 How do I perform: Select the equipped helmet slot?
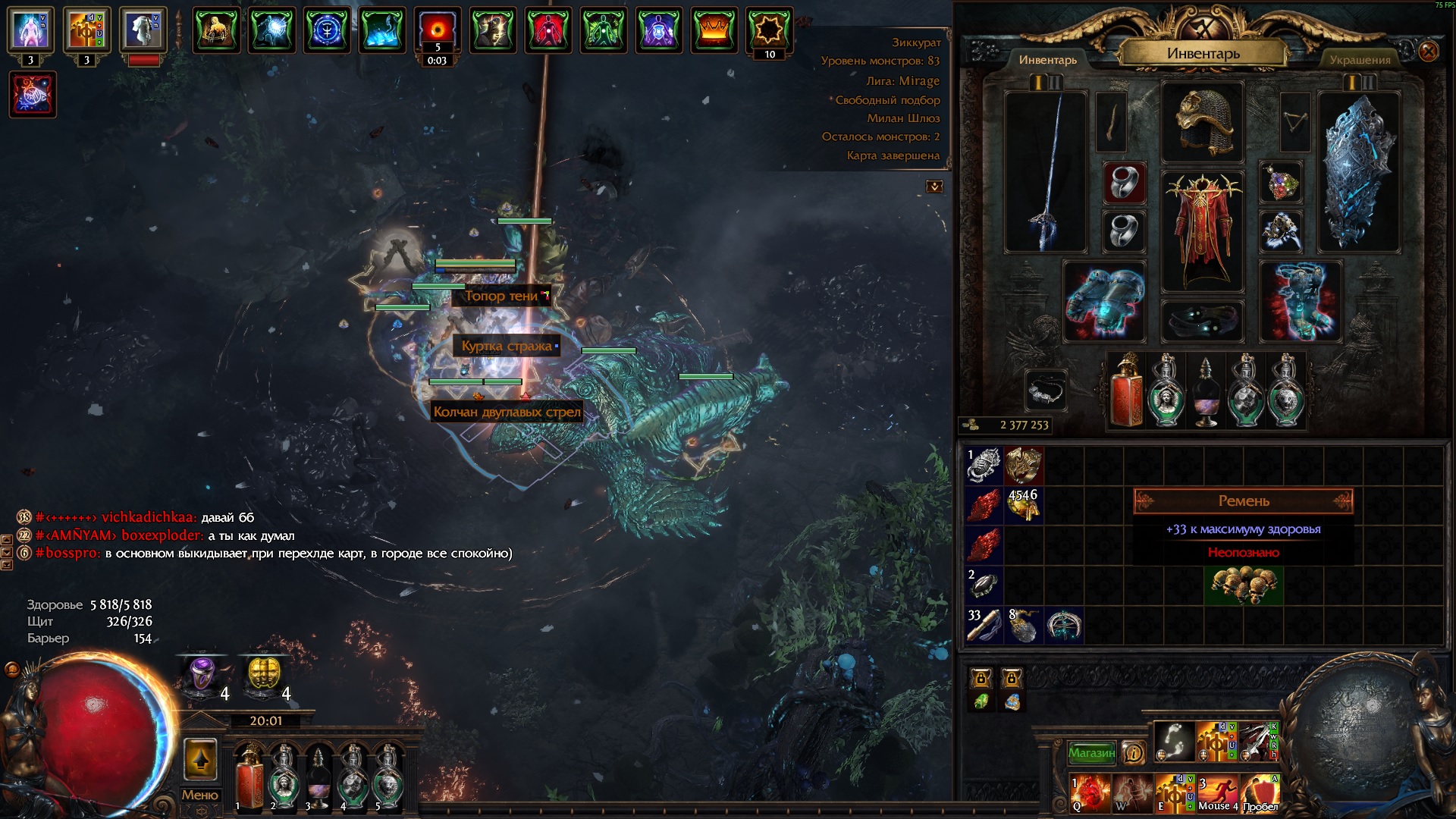point(1202,122)
